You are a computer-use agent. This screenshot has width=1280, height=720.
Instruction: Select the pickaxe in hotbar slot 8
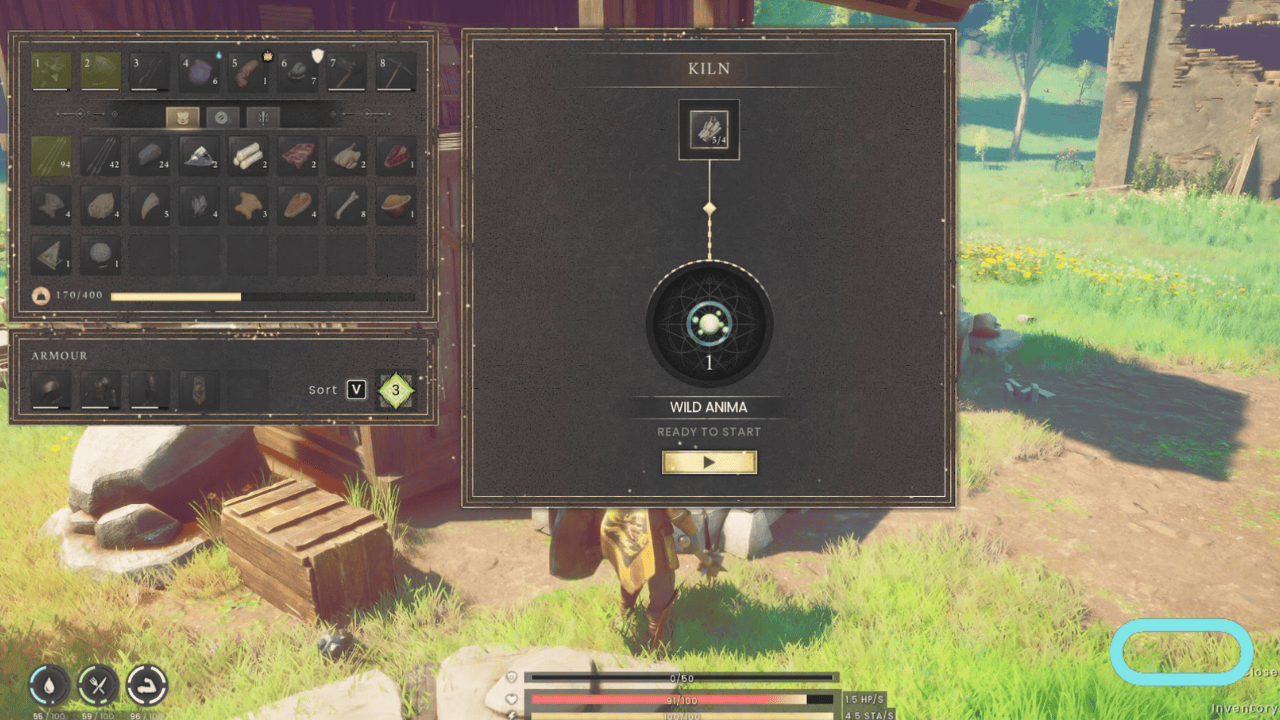click(396, 71)
